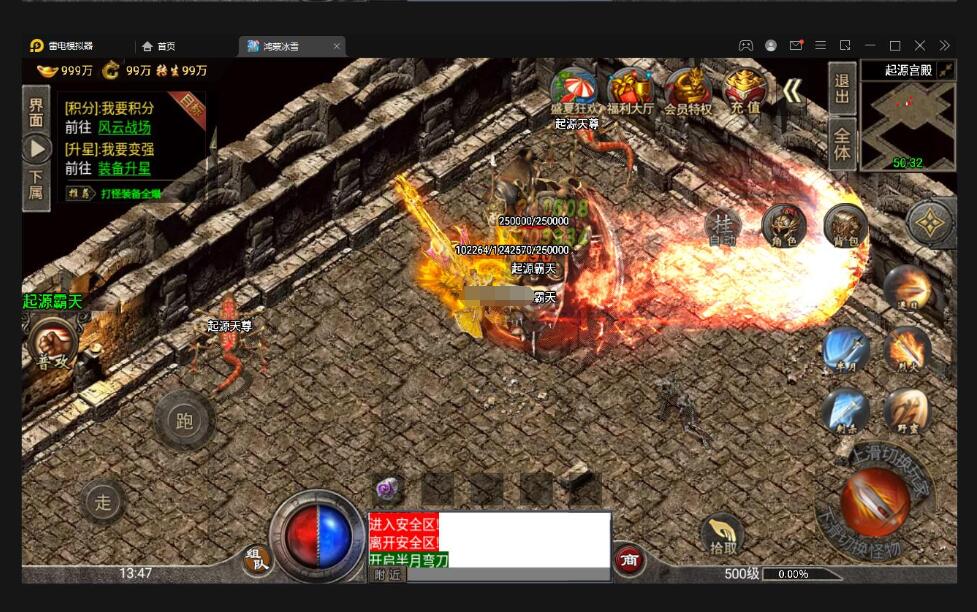Collapse the top icon row with the double arrow

coord(792,92)
